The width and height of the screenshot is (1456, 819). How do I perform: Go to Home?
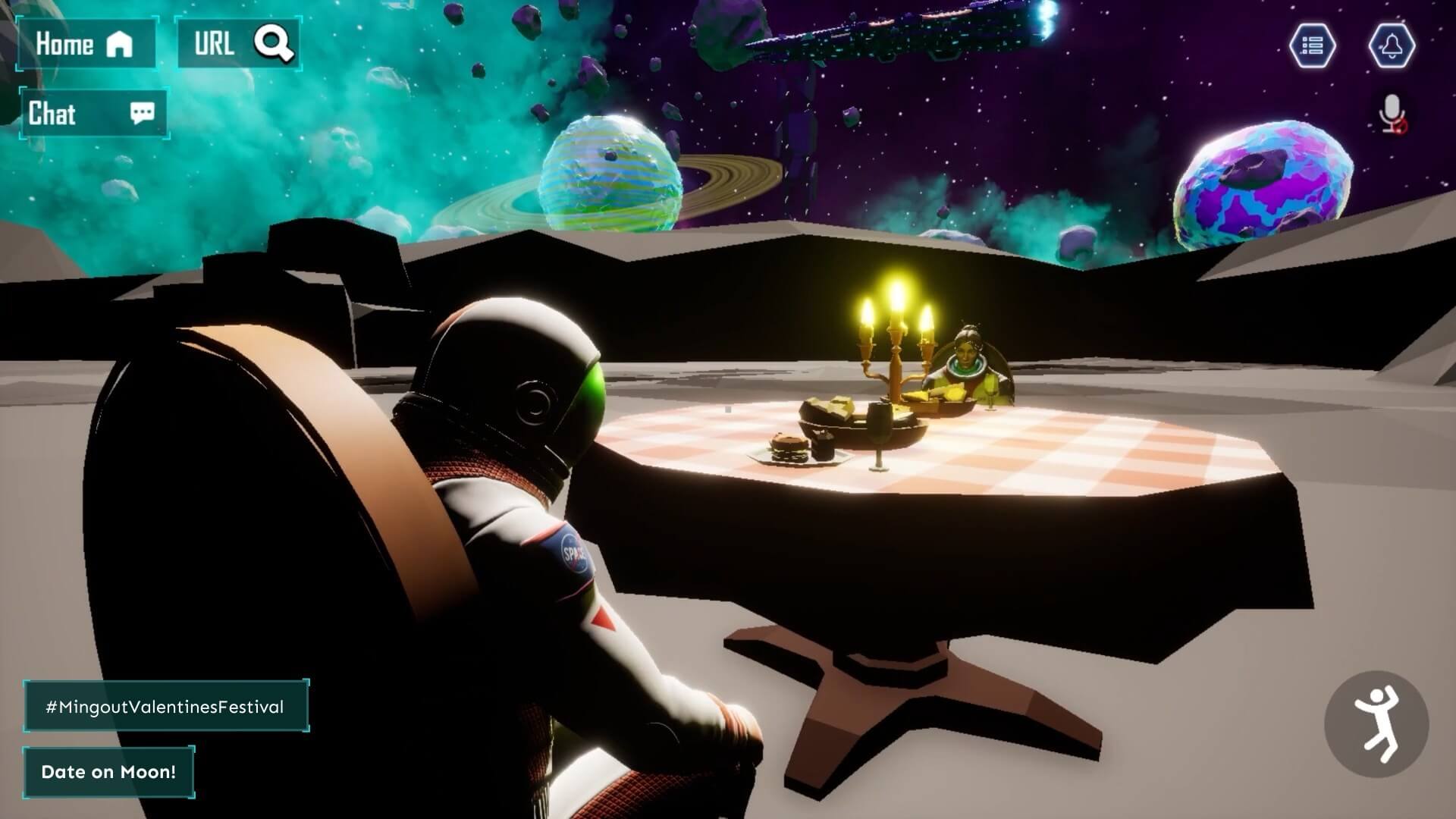click(86, 44)
